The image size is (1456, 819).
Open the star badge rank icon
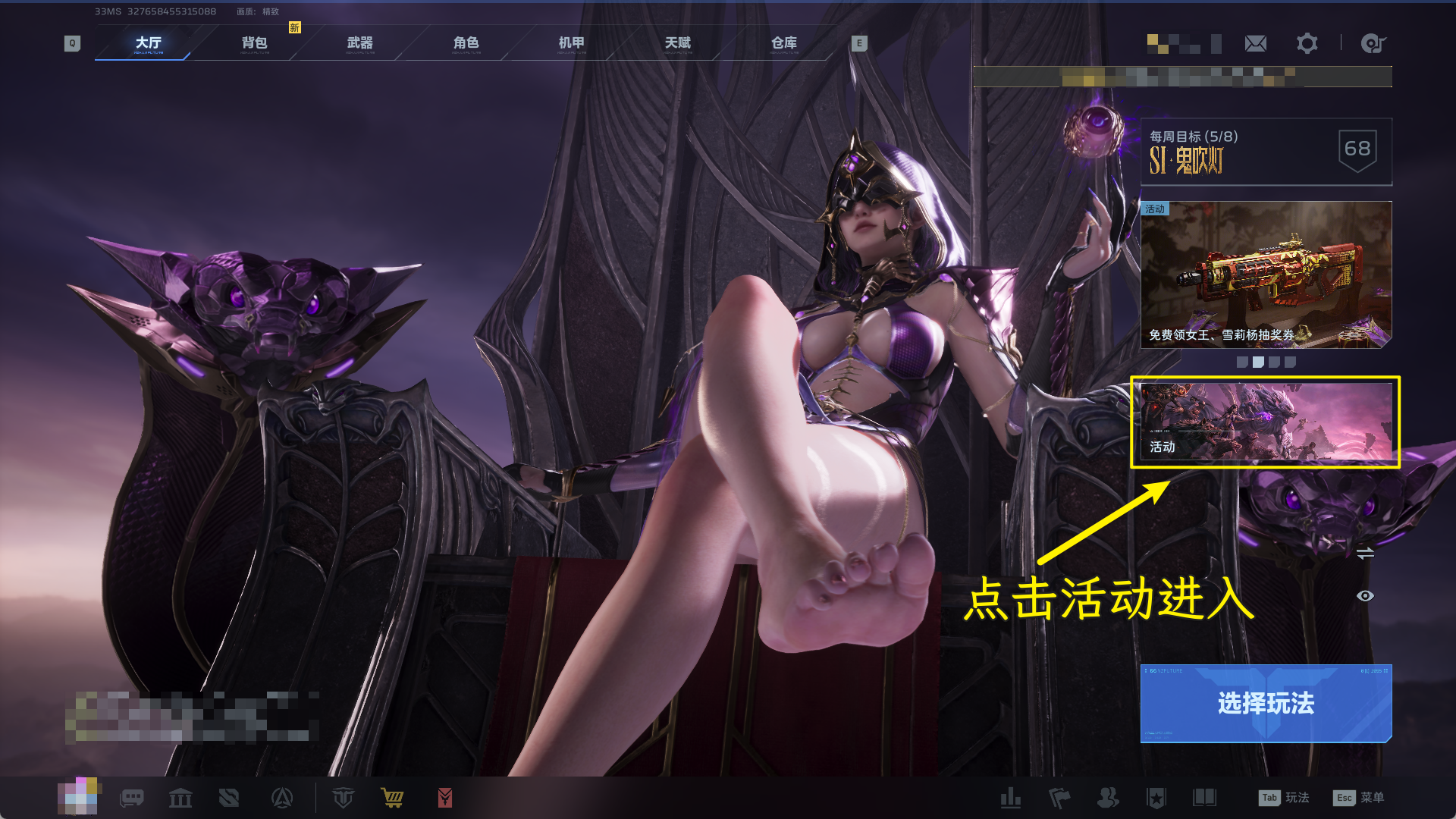click(x=1158, y=798)
